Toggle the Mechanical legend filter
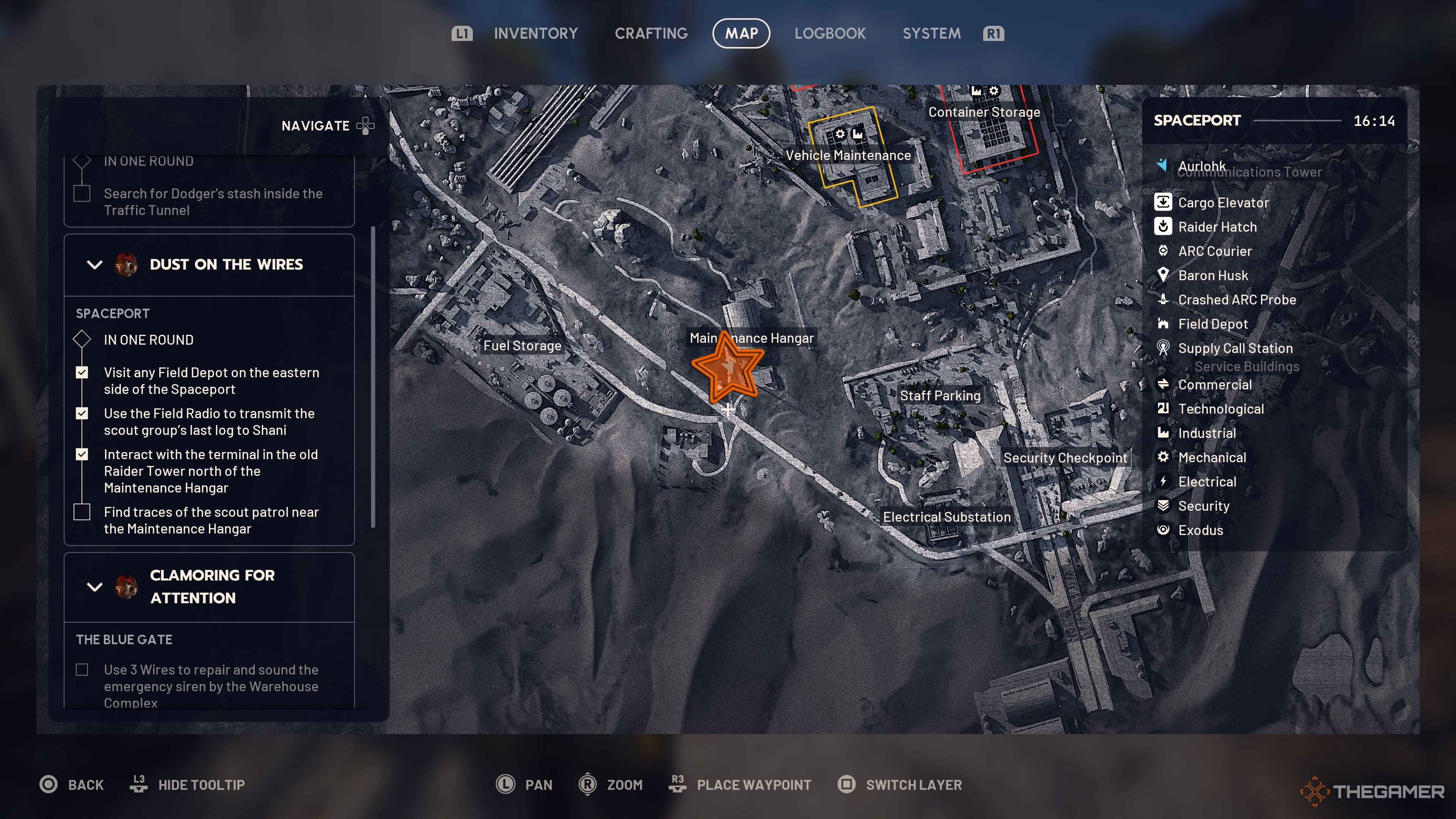This screenshot has width=1456, height=819. [1211, 457]
